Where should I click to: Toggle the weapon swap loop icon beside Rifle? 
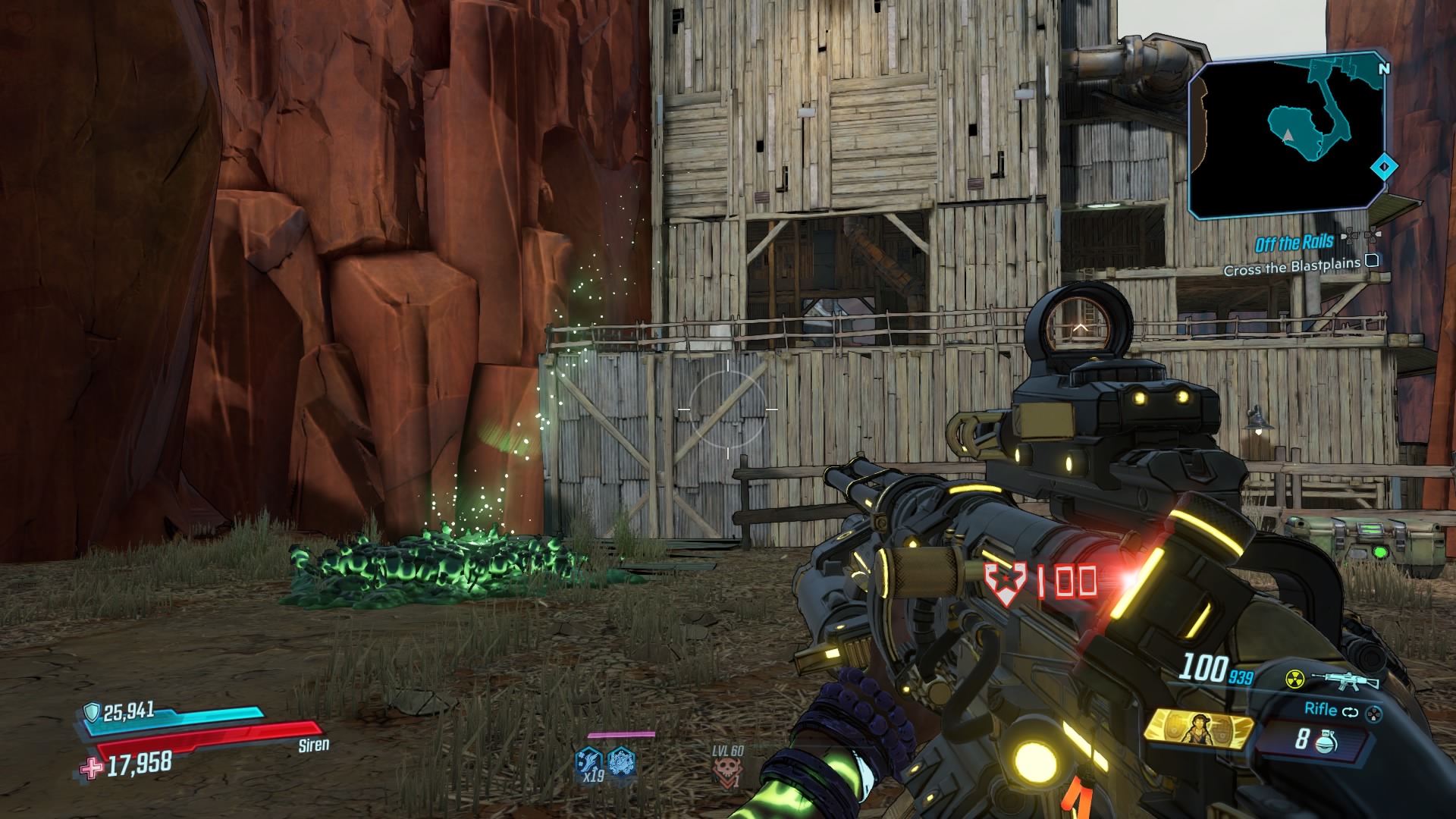click(x=1350, y=711)
